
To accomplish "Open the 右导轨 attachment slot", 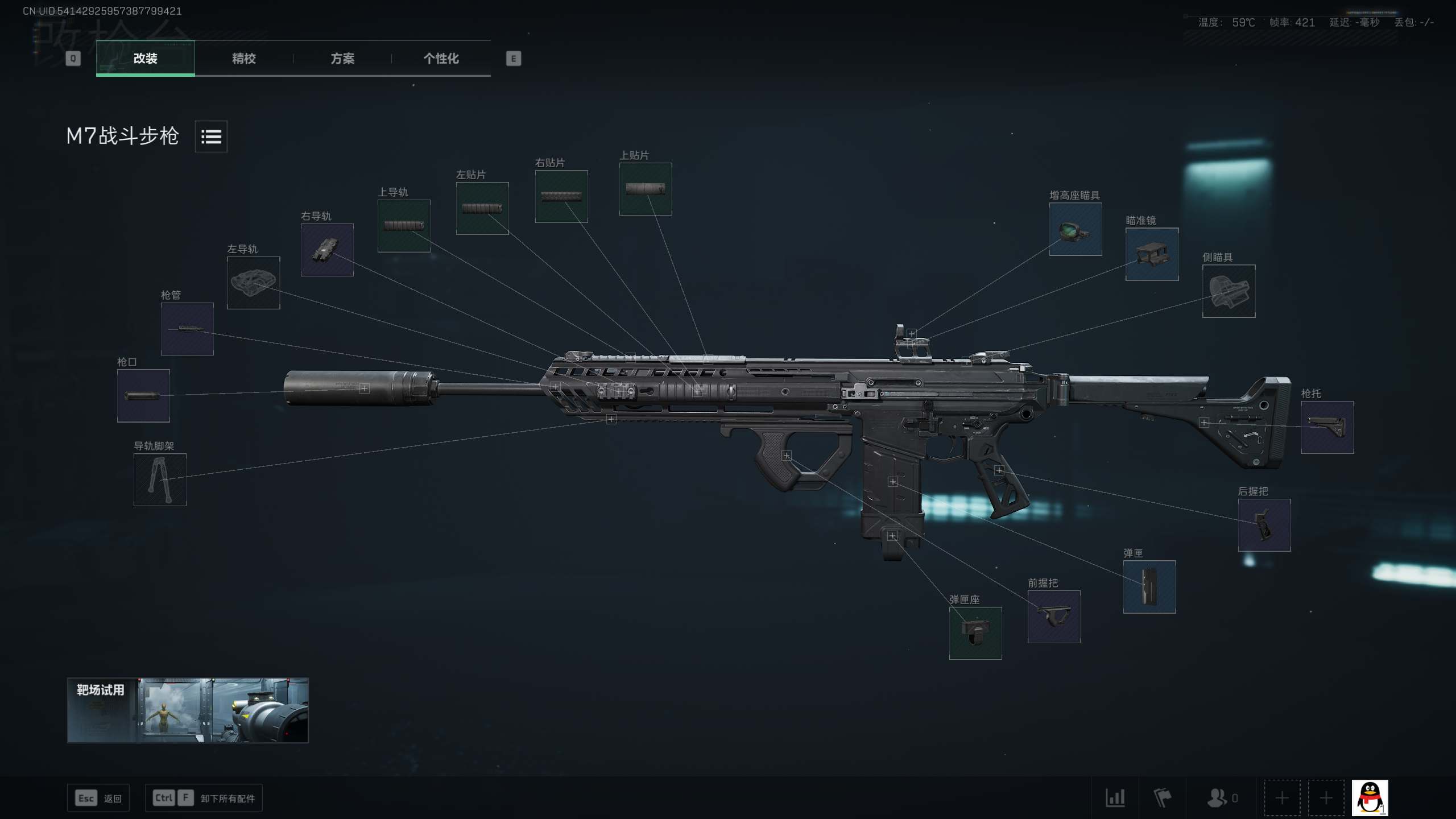I will click(x=327, y=250).
